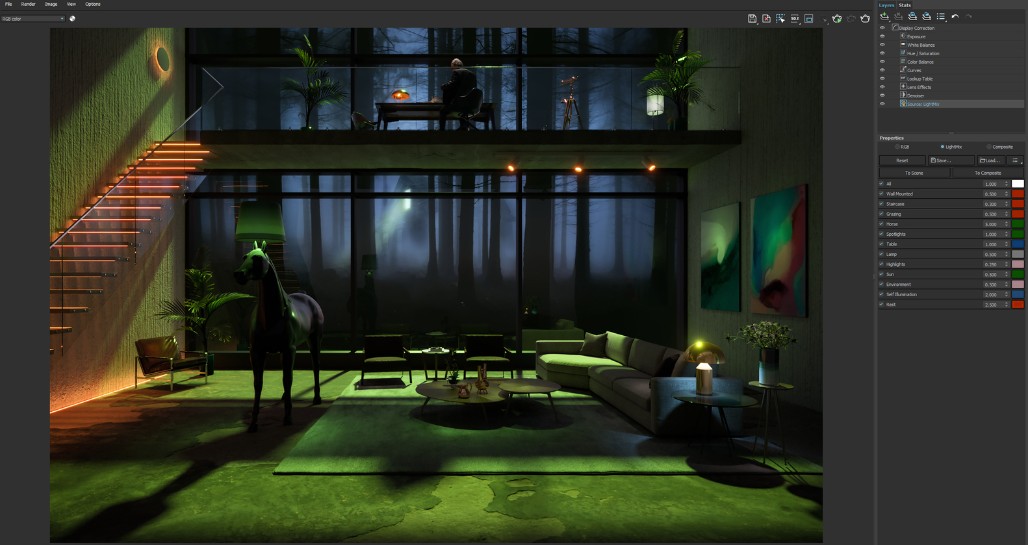Image resolution: width=1028 pixels, height=545 pixels.
Task: Select the White Balance layer
Action: click(x=921, y=45)
